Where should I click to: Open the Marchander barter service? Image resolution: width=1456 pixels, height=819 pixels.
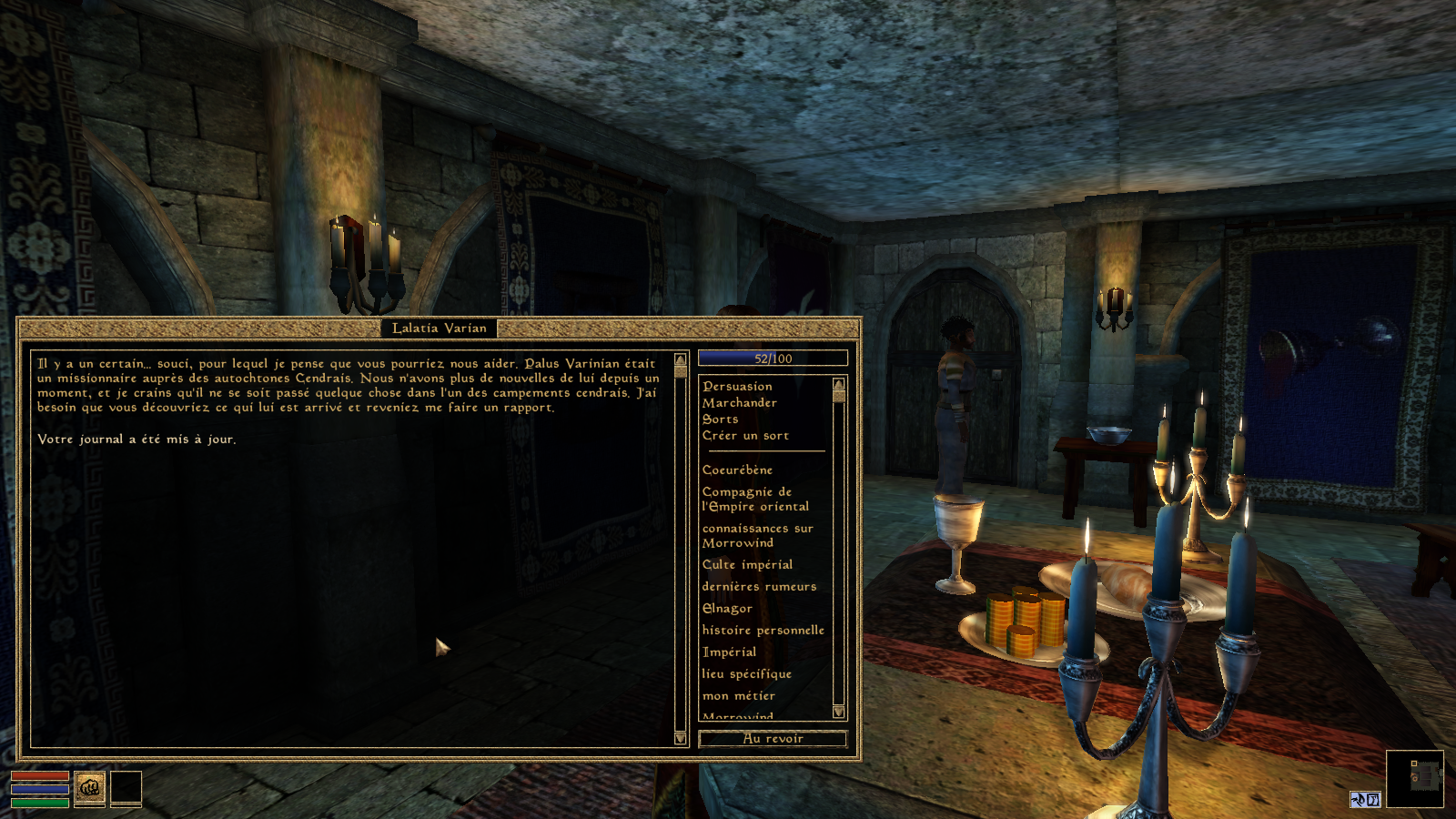click(x=739, y=403)
